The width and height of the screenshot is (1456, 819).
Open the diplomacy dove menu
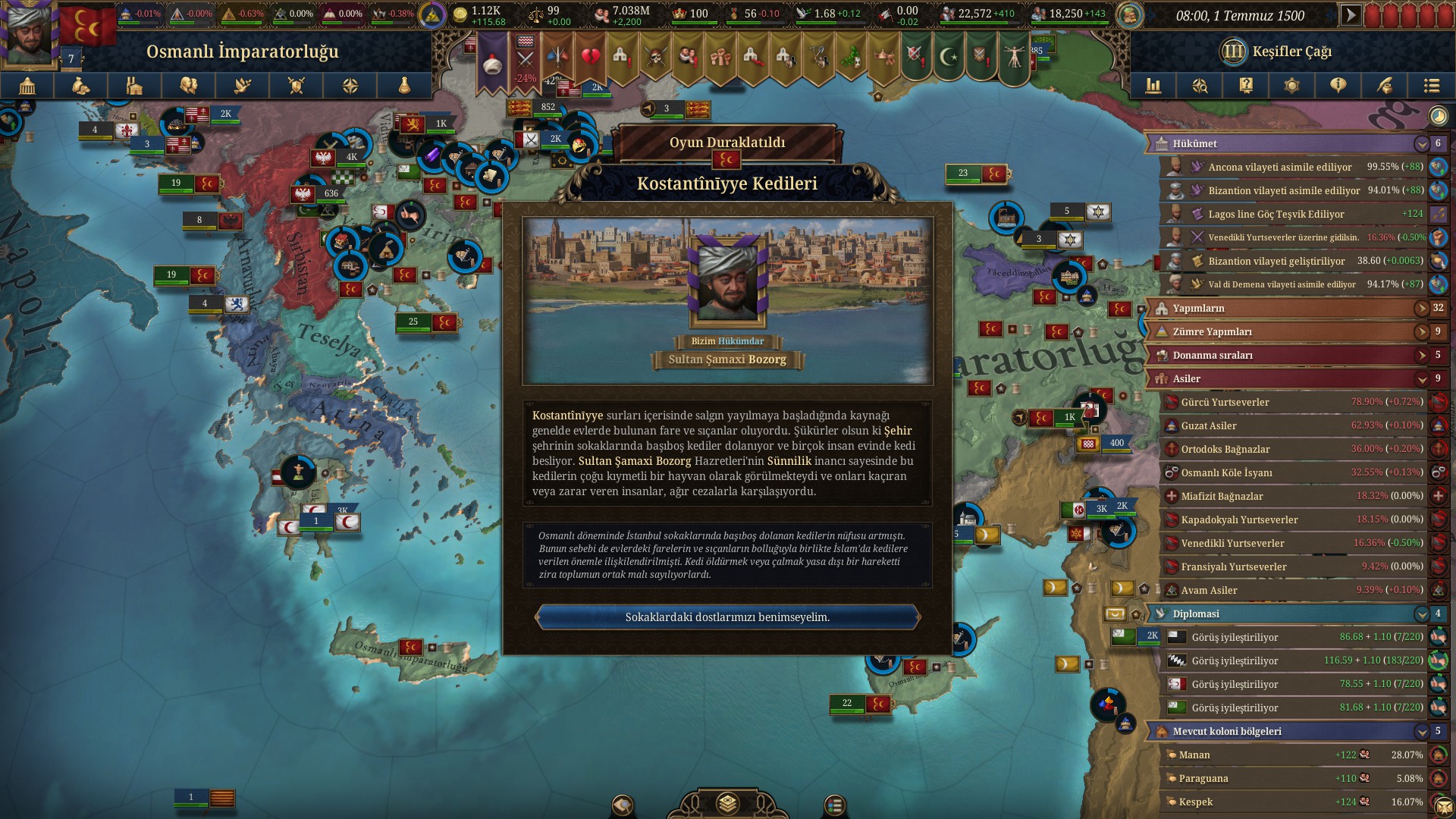click(243, 86)
